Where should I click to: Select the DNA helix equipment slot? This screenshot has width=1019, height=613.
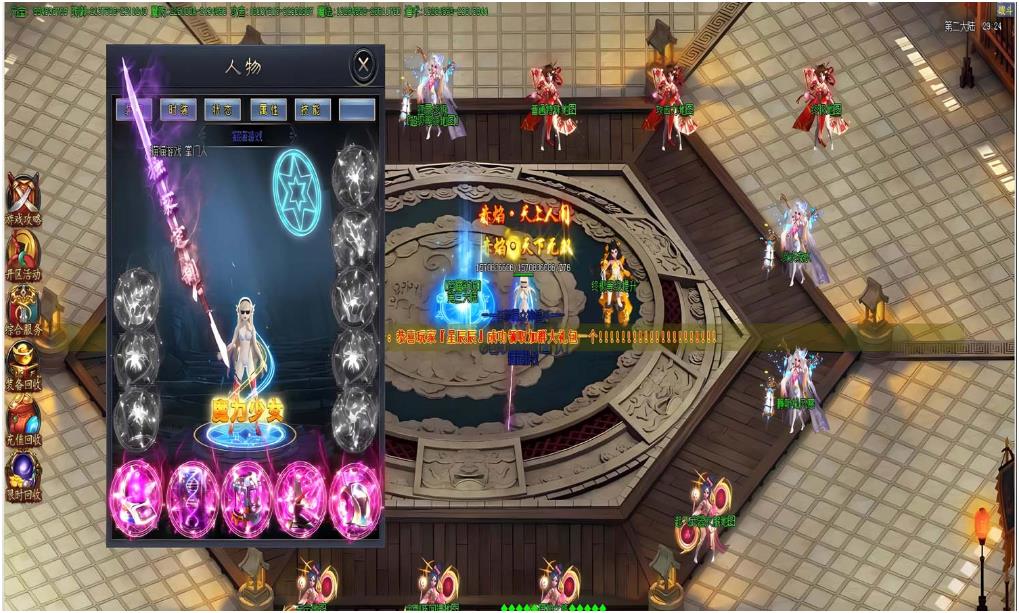[x=193, y=497]
